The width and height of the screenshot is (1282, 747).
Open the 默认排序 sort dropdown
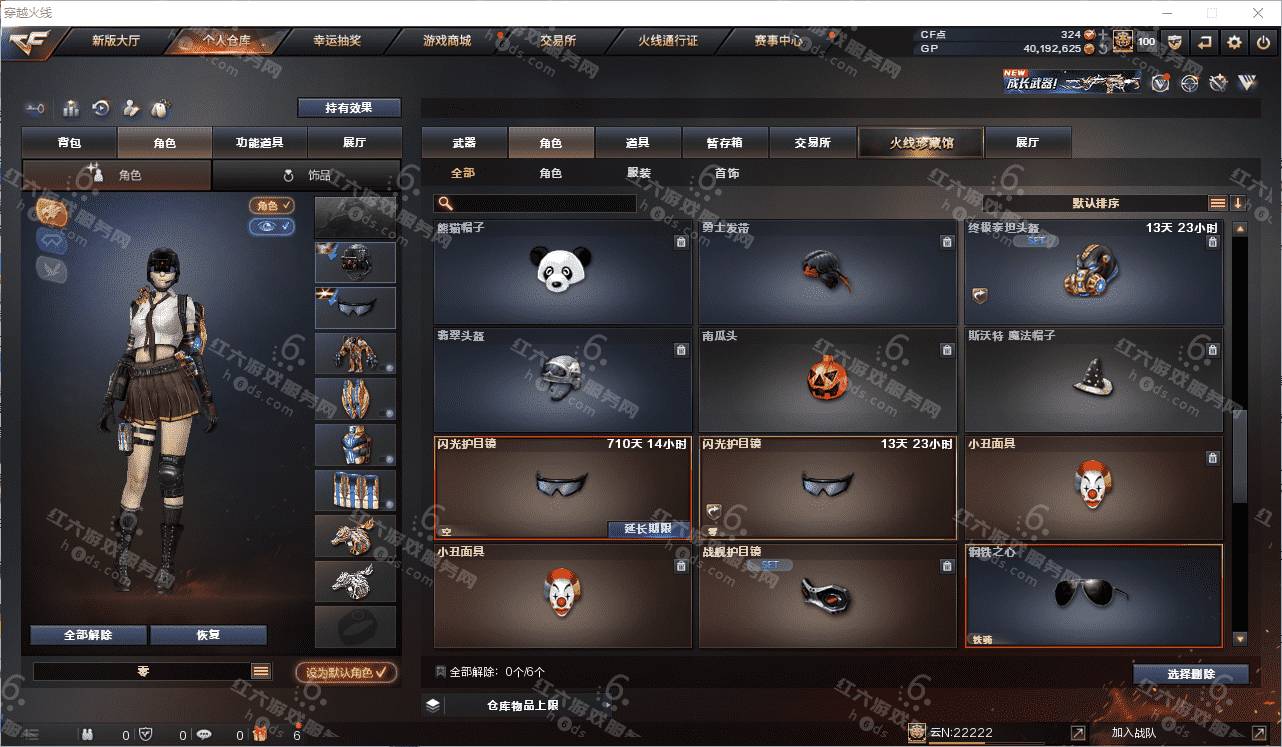[x=1095, y=203]
